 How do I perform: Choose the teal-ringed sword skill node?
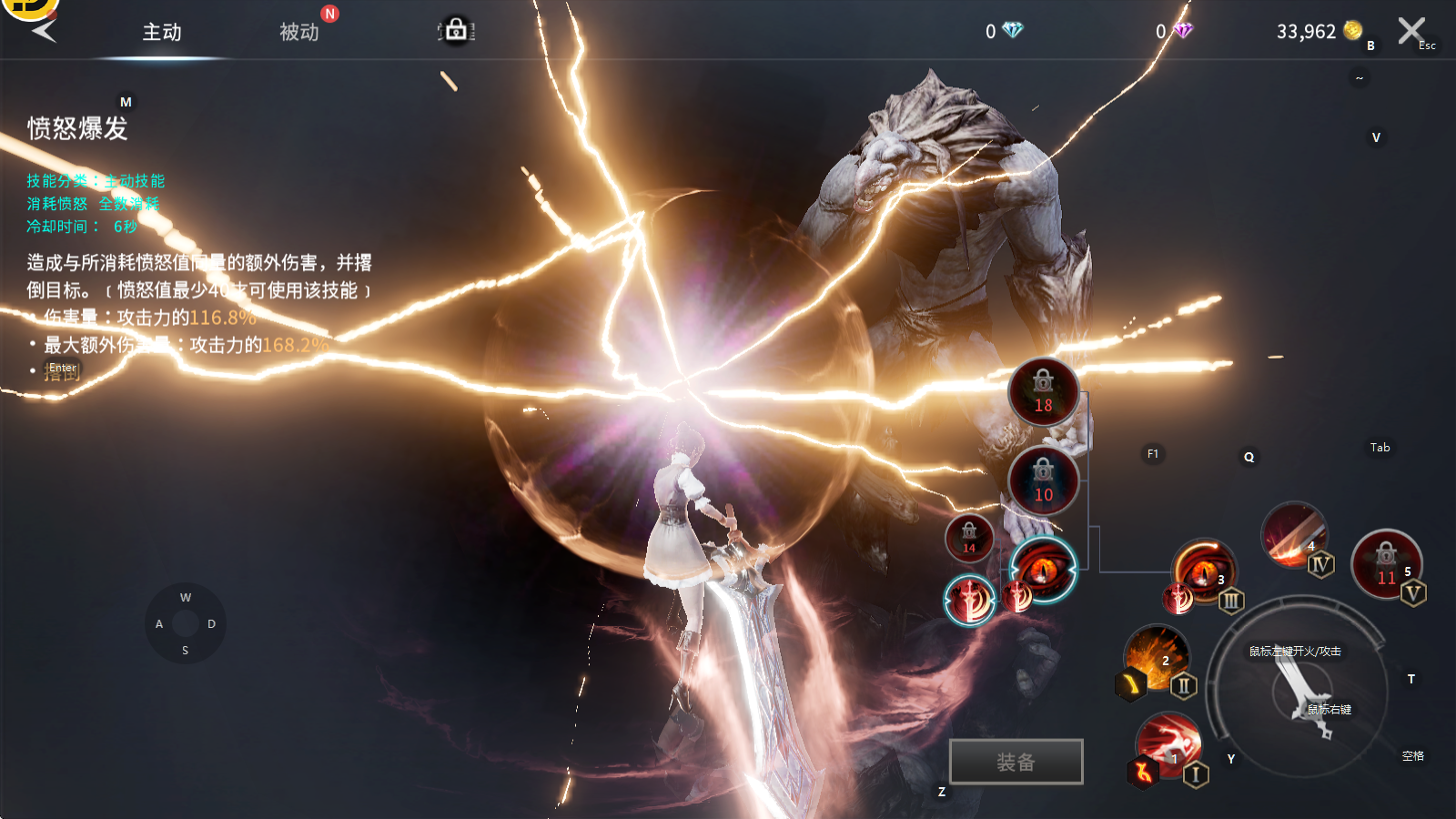[x=969, y=601]
